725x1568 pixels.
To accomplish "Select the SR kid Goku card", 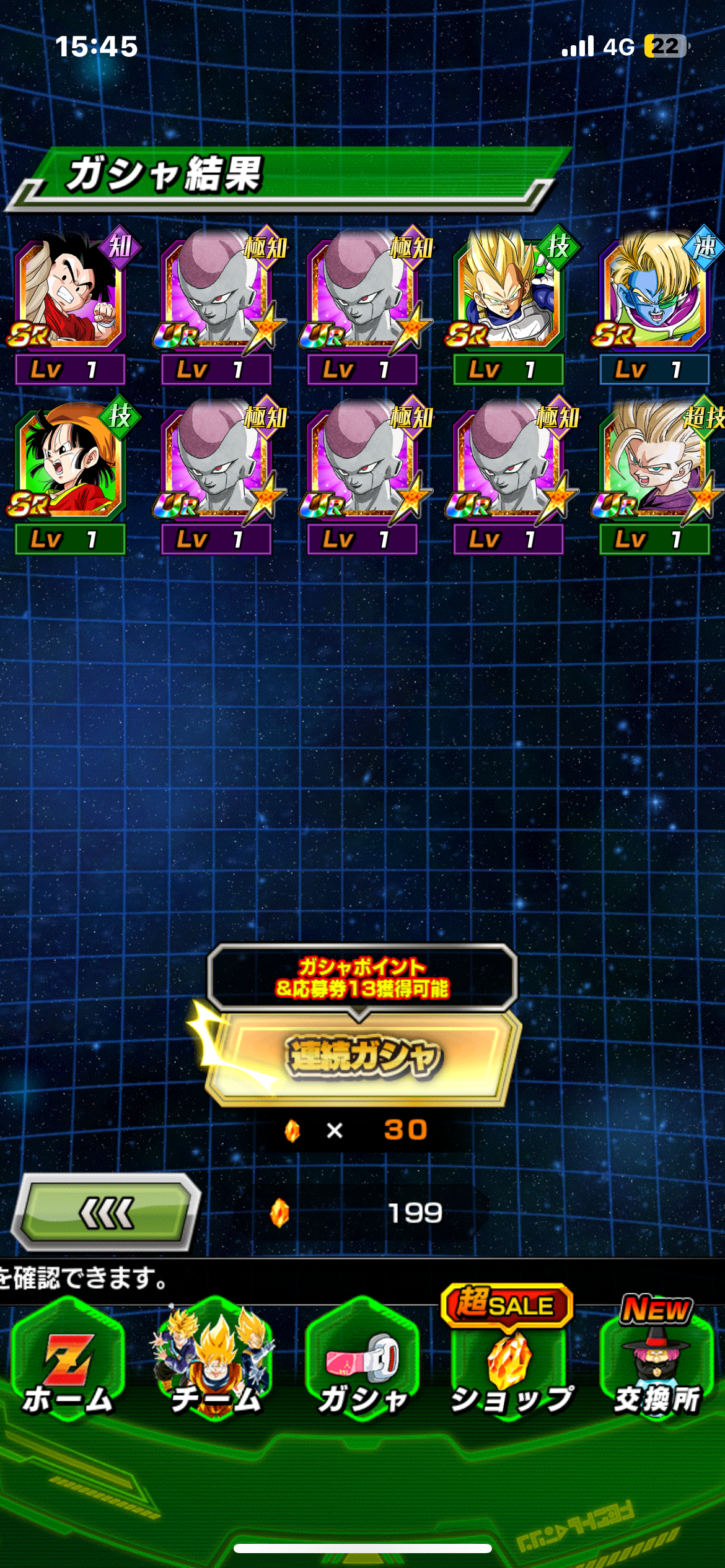I will coord(70,294).
